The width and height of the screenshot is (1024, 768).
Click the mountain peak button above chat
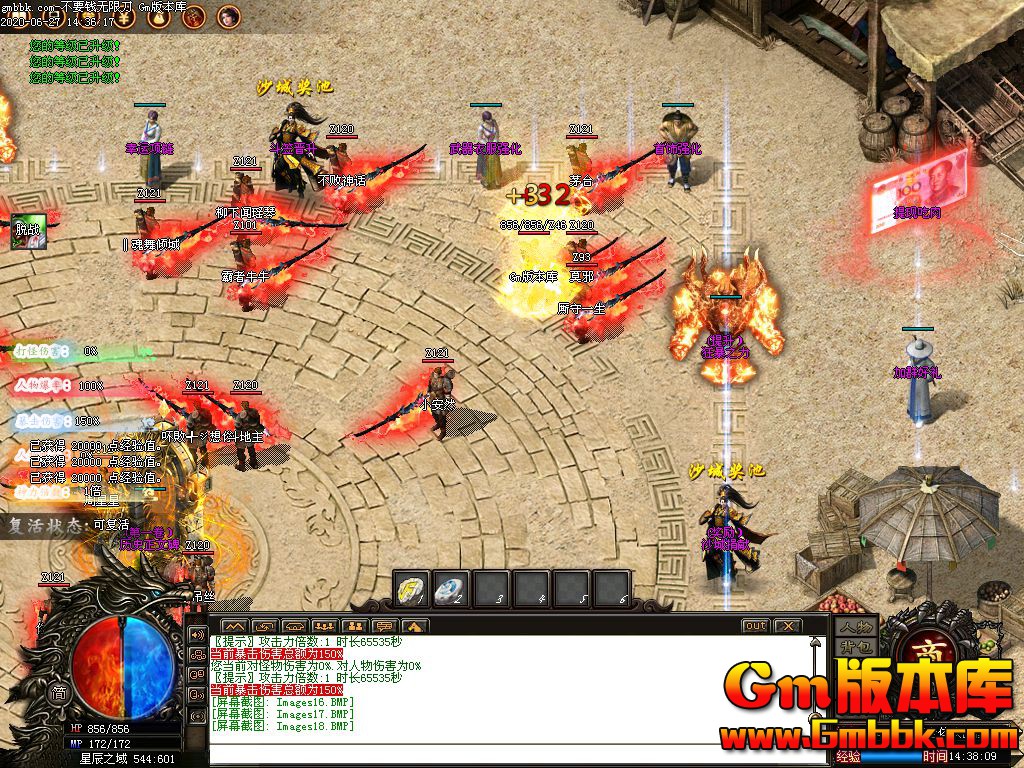[x=236, y=626]
